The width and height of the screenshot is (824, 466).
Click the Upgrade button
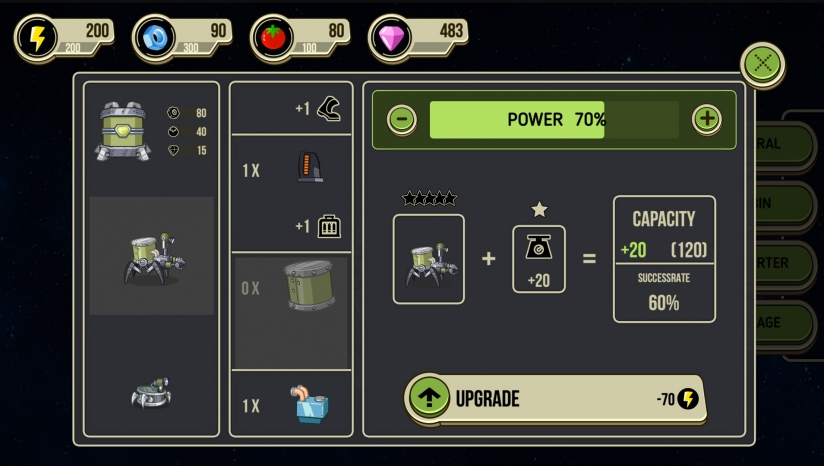coord(555,398)
